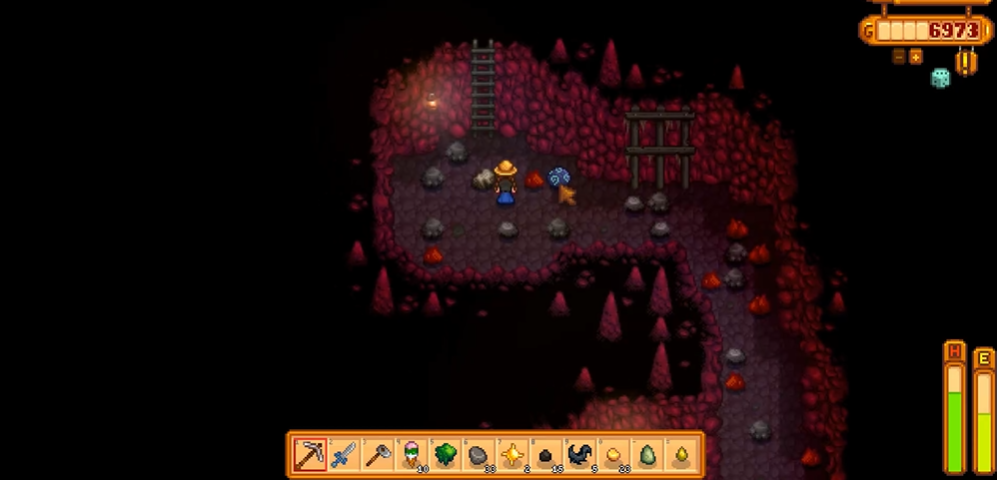Choose the yellow star-shaped item slot
Image resolution: width=997 pixels, height=480 pixels.
512,456
